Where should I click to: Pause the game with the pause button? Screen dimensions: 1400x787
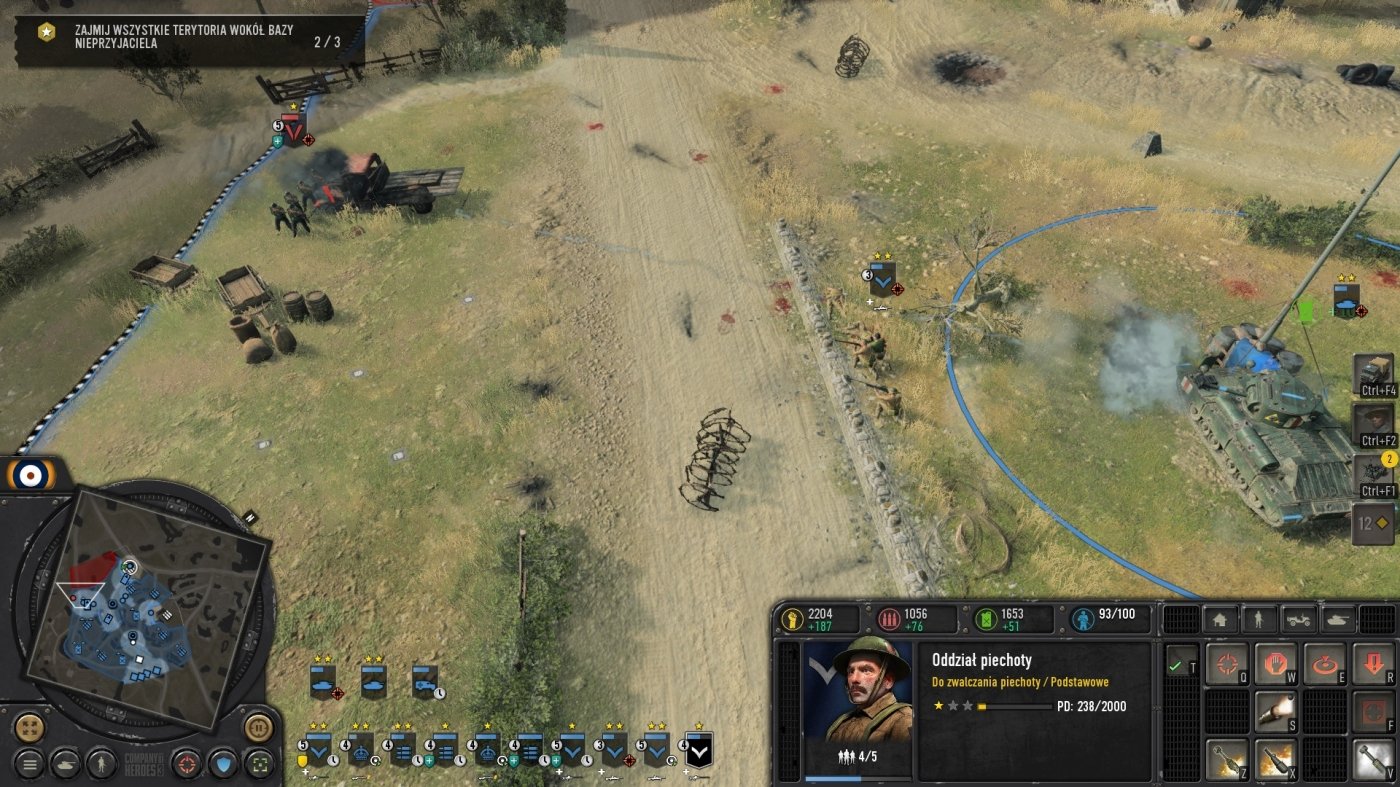click(258, 726)
